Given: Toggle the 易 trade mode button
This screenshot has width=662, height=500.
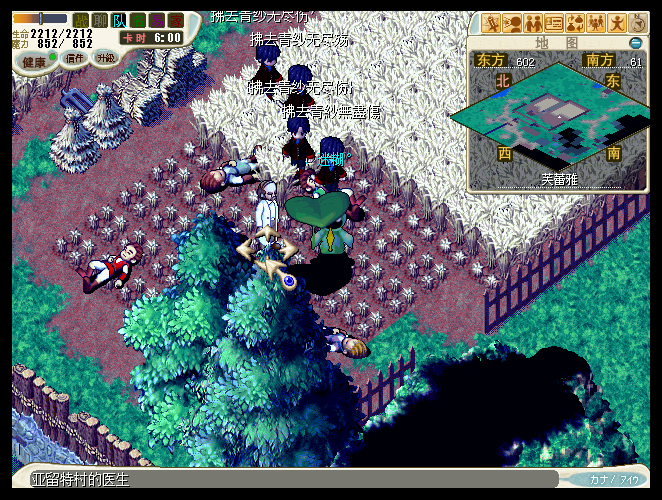Looking at the screenshot, I should [x=157, y=19].
